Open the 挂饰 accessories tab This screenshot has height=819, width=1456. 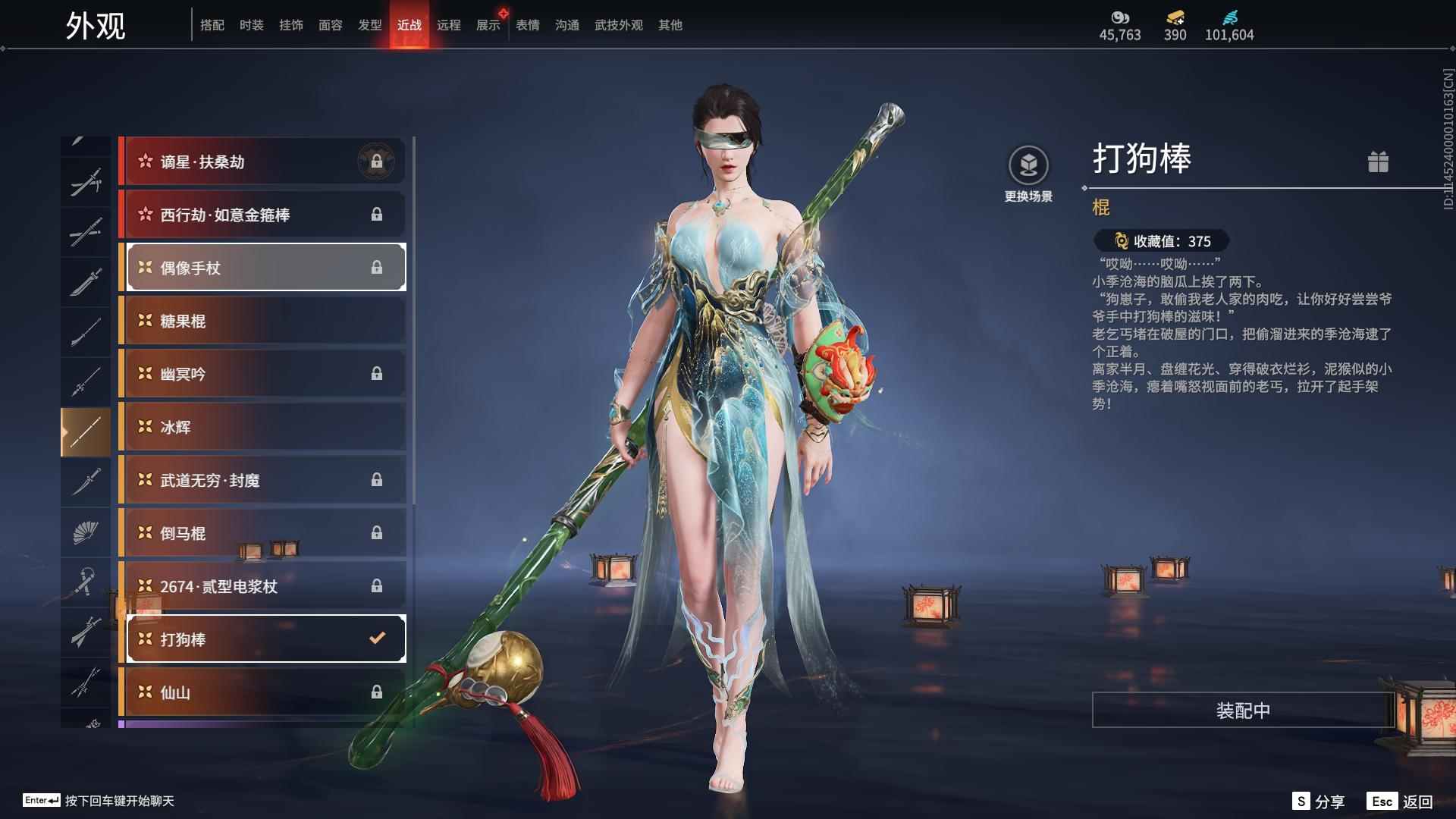tap(290, 26)
